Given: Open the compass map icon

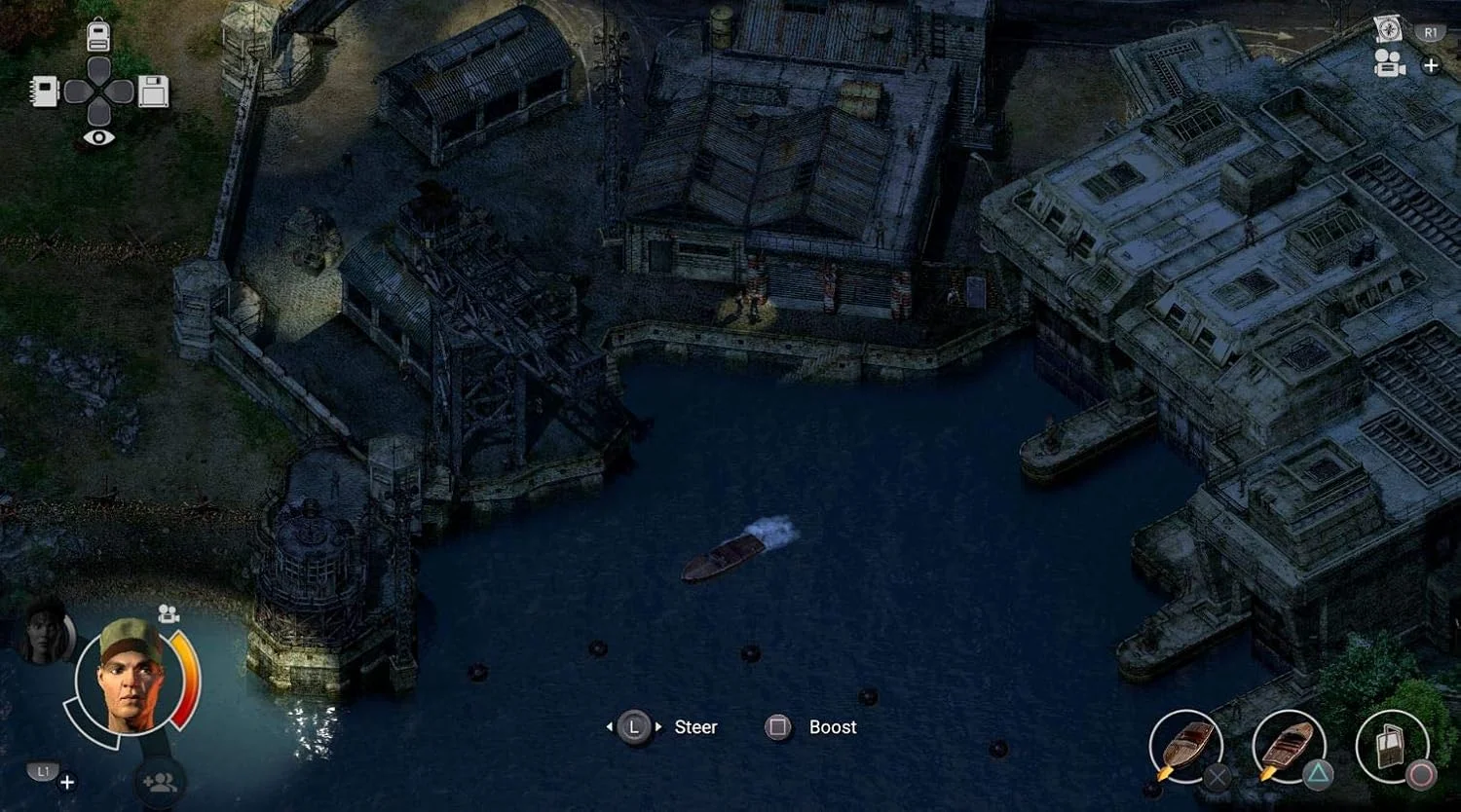Looking at the screenshot, I should [x=1388, y=28].
